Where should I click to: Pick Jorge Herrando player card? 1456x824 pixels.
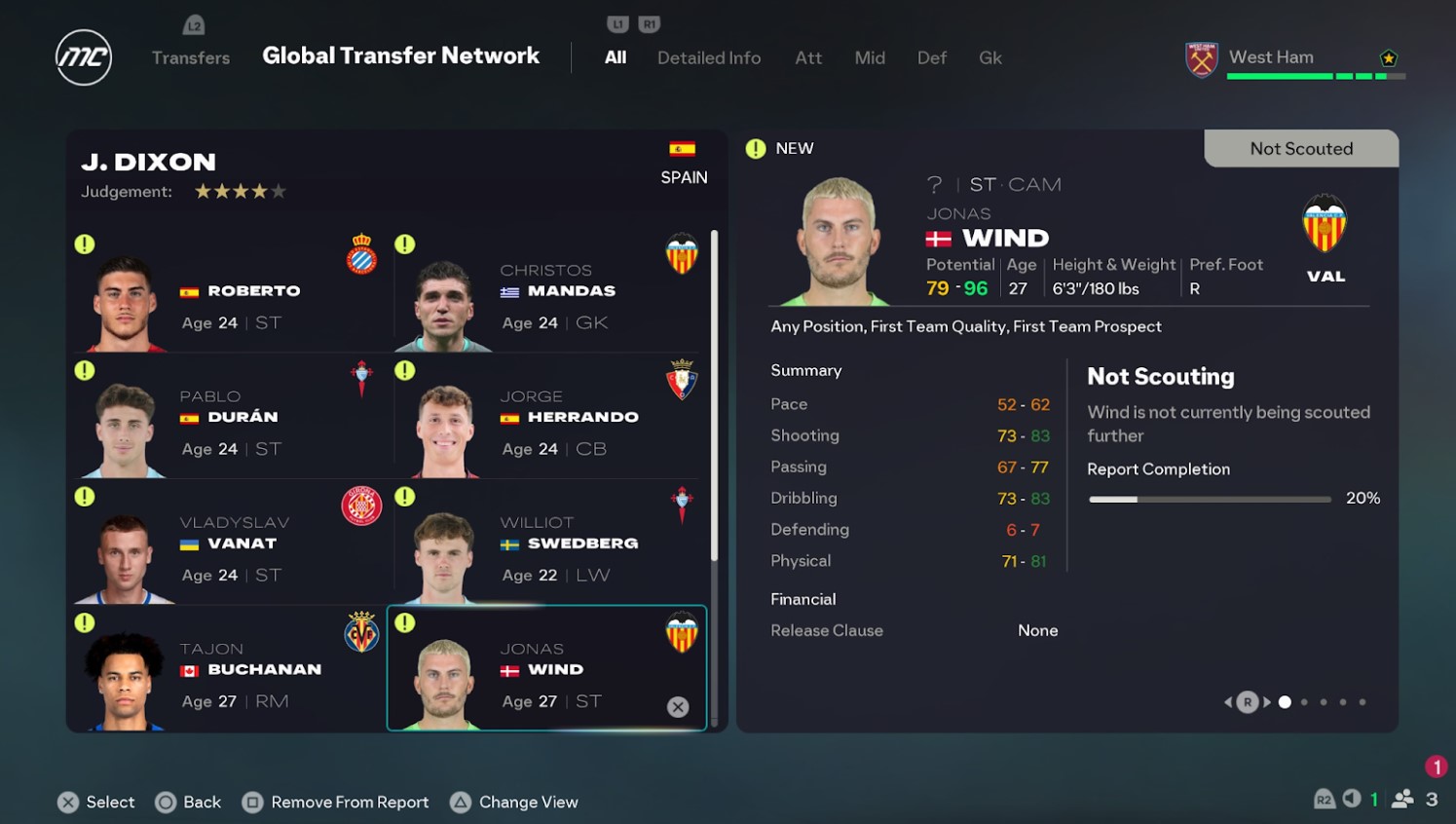550,417
